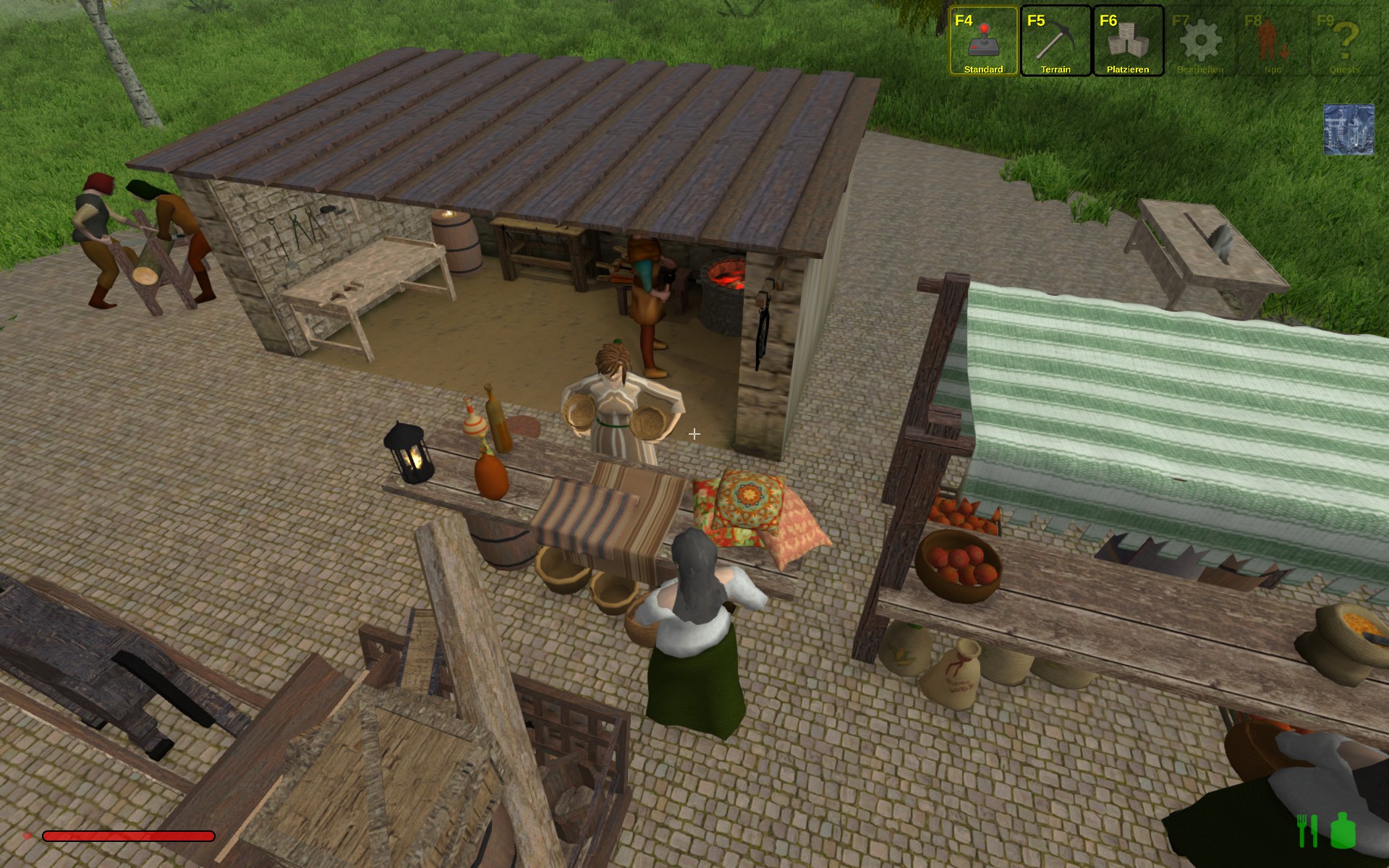Screen dimensions: 1389x868
Task: Click the green bottle thirst icon
Action: [1343, 830]
